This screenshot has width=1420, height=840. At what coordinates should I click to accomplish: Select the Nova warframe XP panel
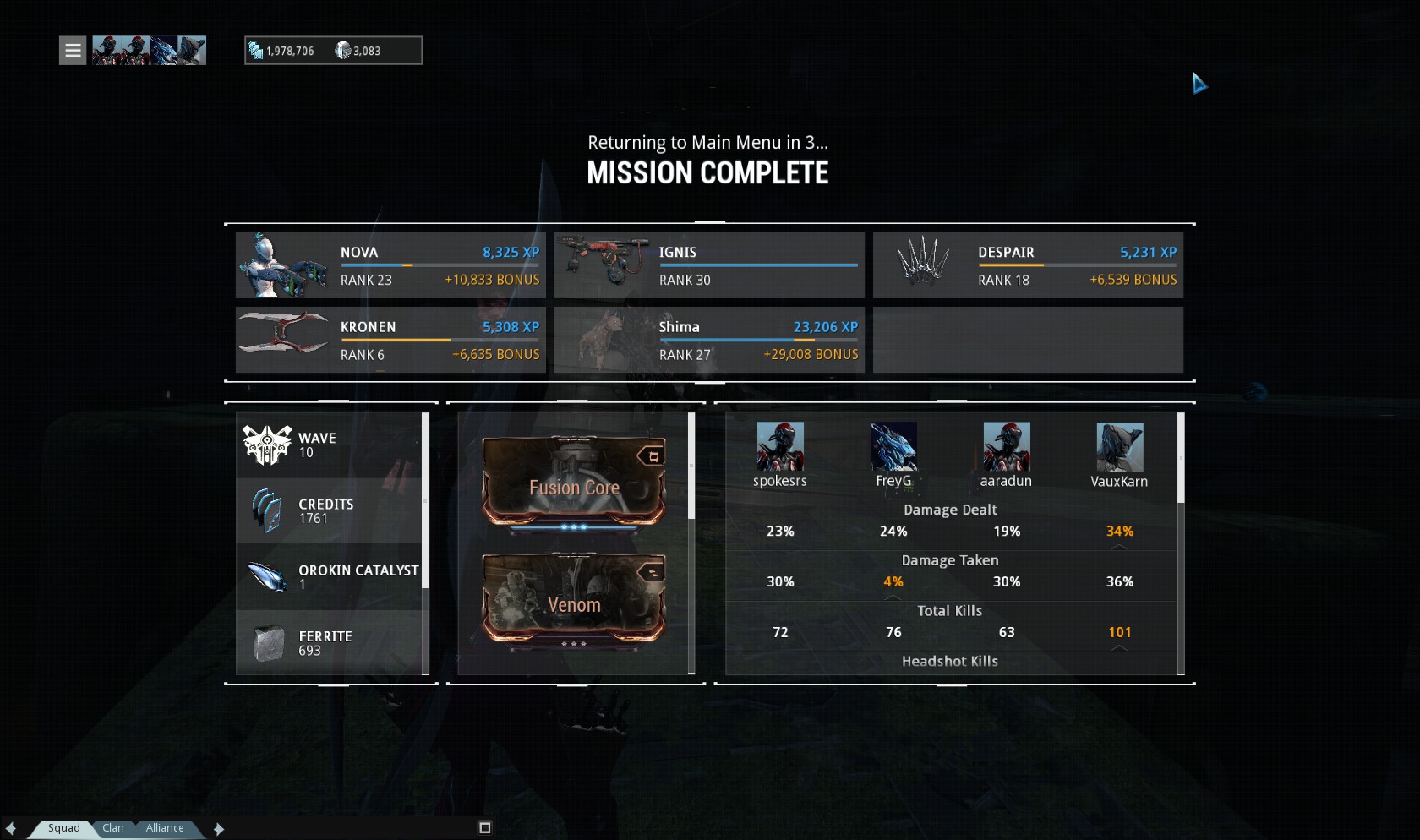click(x=390, y=265)
